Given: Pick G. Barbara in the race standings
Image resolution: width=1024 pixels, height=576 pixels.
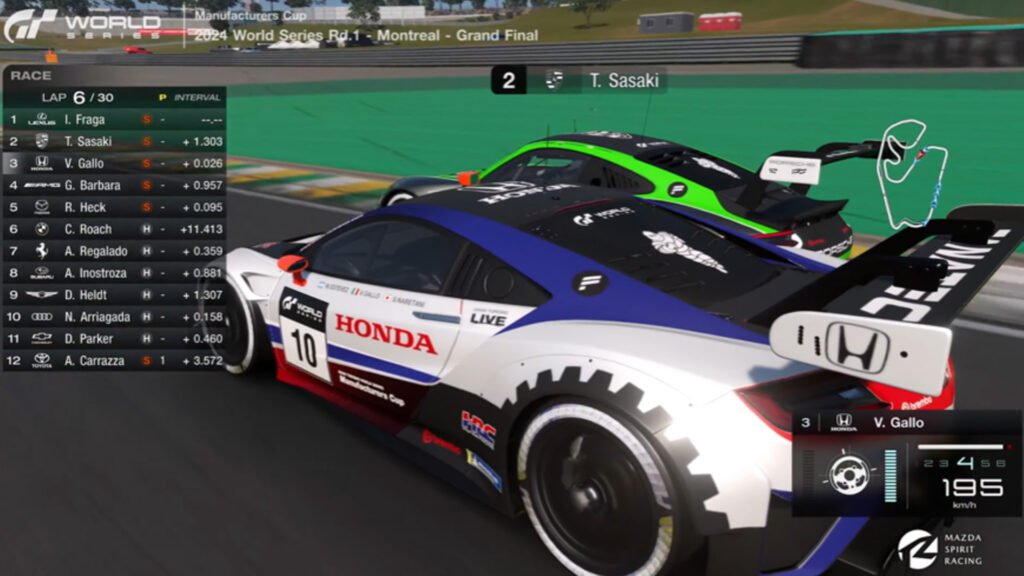Looking at the screenshot, I should tap(114, 185).
